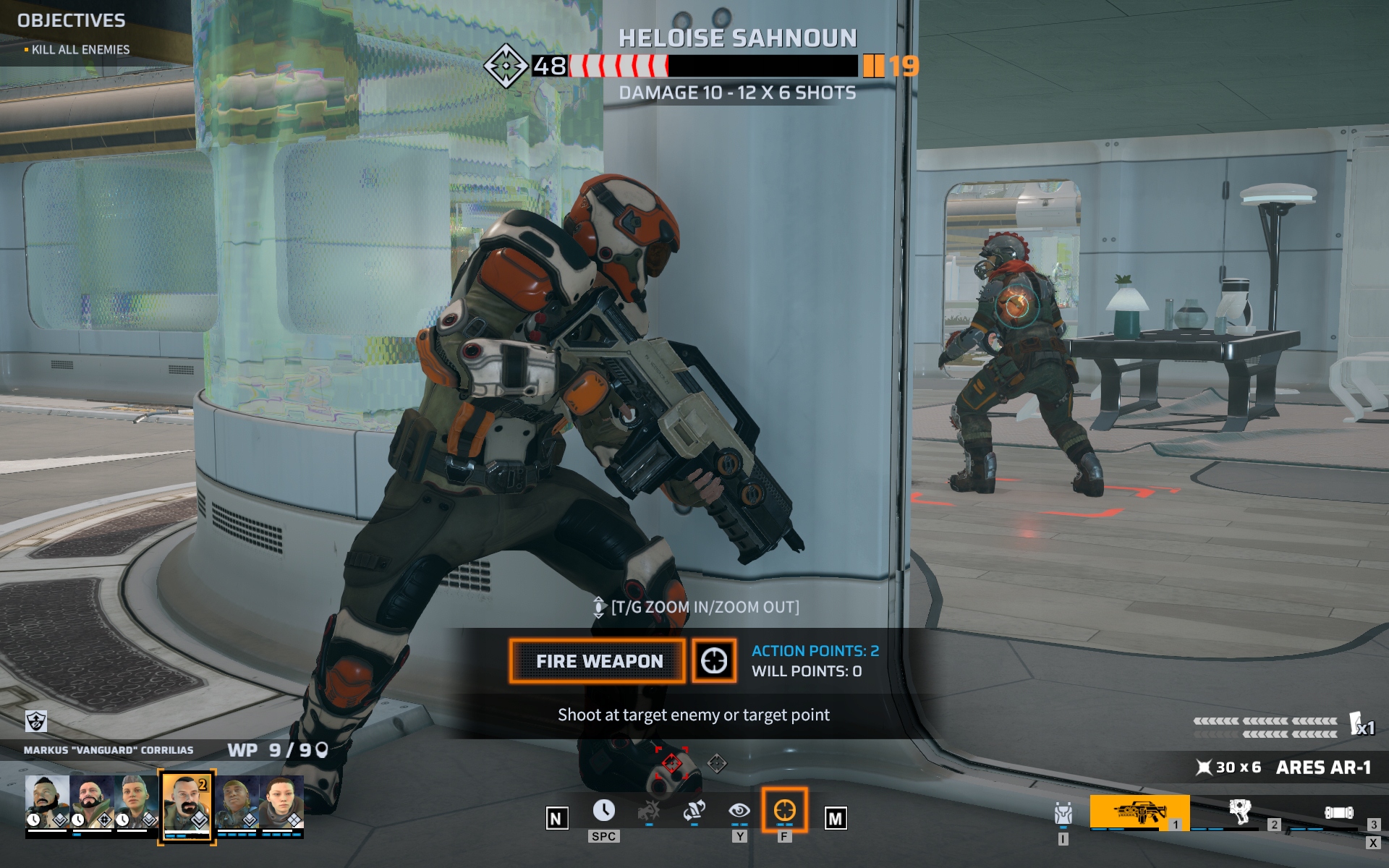Choose the reload weapon ability icon
Image resolution: width=1389 pixels, height=868 pixels.
coord(694,811)
